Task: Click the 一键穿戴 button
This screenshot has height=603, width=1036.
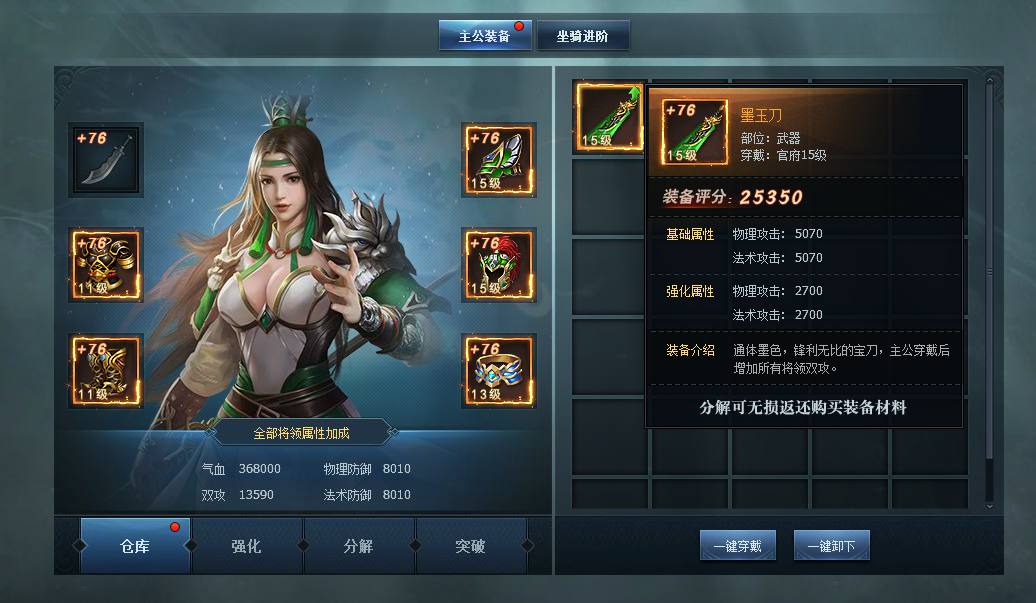Action: (x=737, y=546)
